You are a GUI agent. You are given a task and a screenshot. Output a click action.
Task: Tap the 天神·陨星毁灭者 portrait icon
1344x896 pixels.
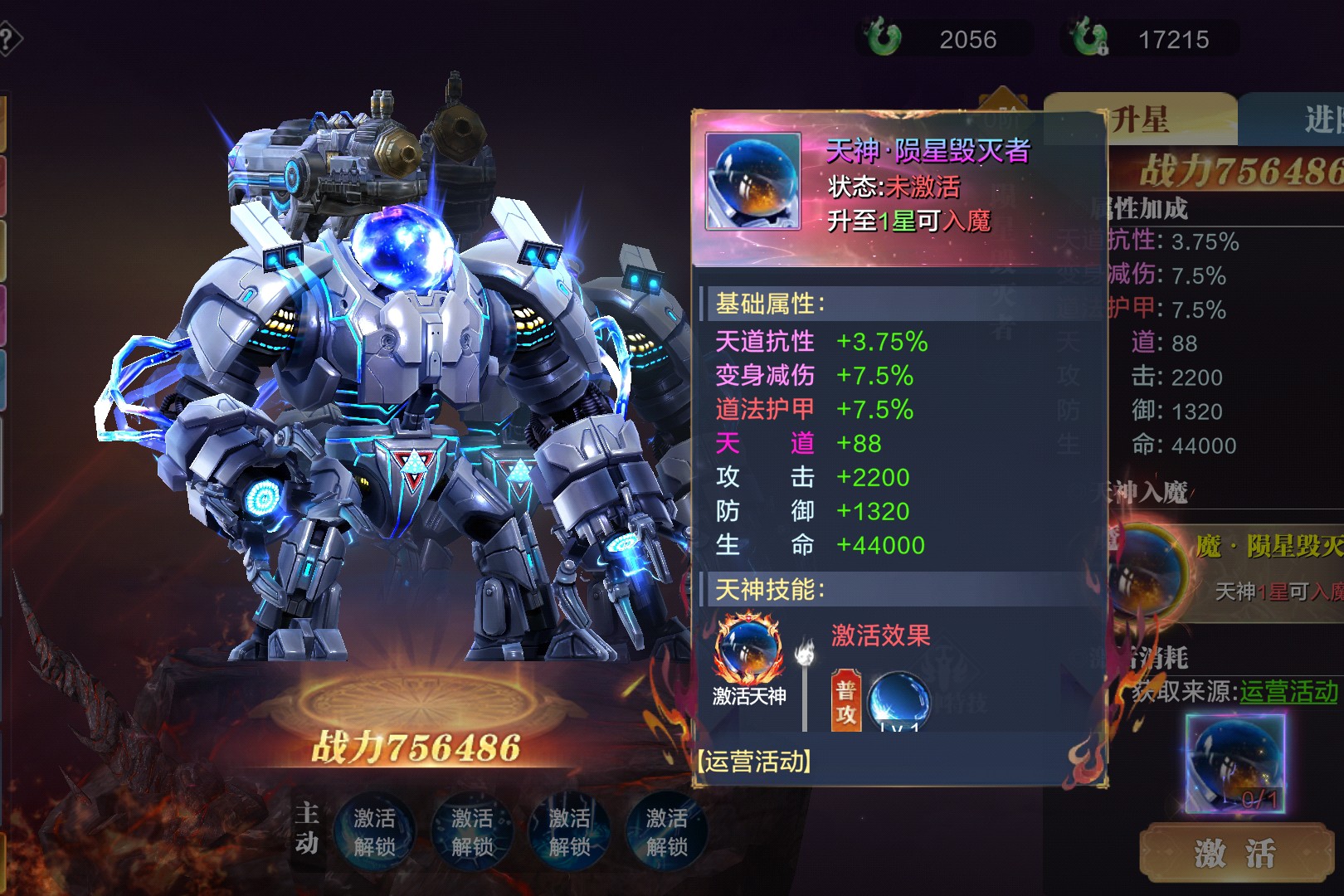753,181
